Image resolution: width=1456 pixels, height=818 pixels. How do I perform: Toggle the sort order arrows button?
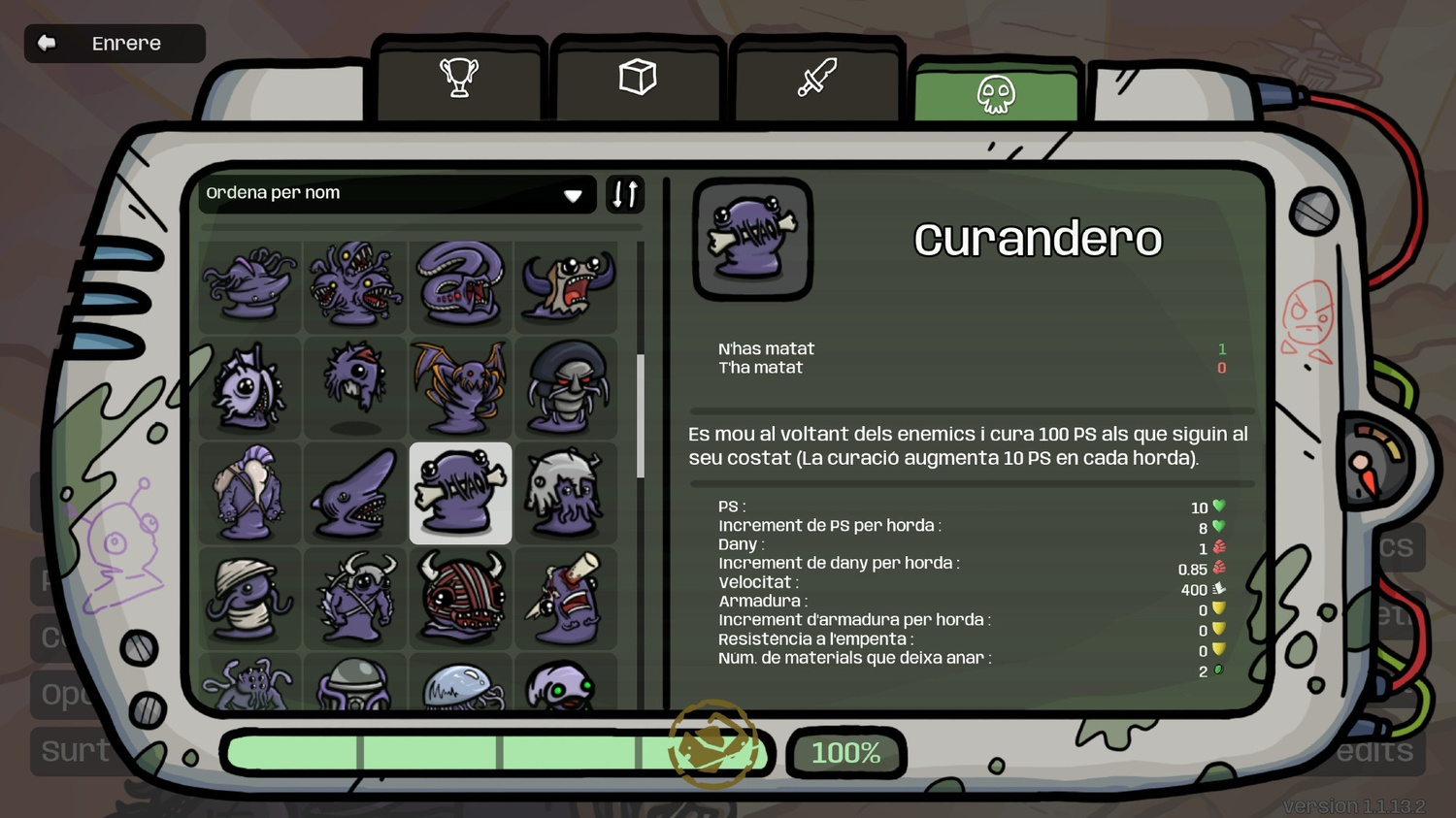(x=625, y=194)
